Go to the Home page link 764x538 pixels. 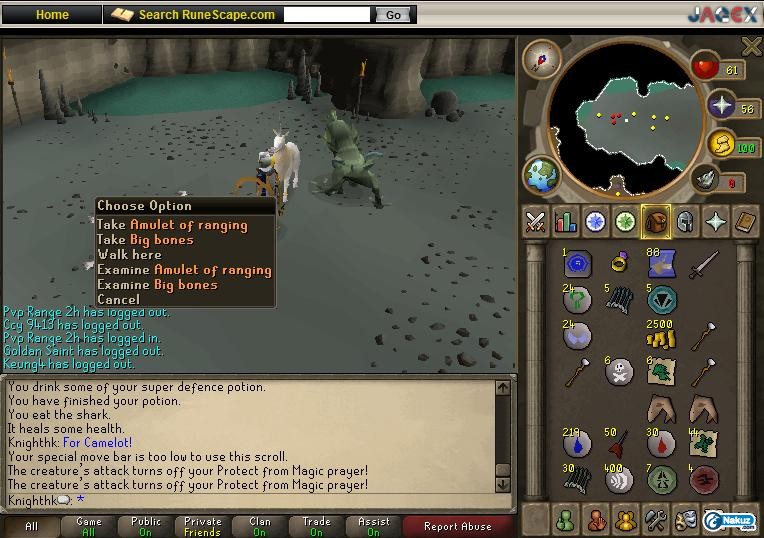pos(52,15)
